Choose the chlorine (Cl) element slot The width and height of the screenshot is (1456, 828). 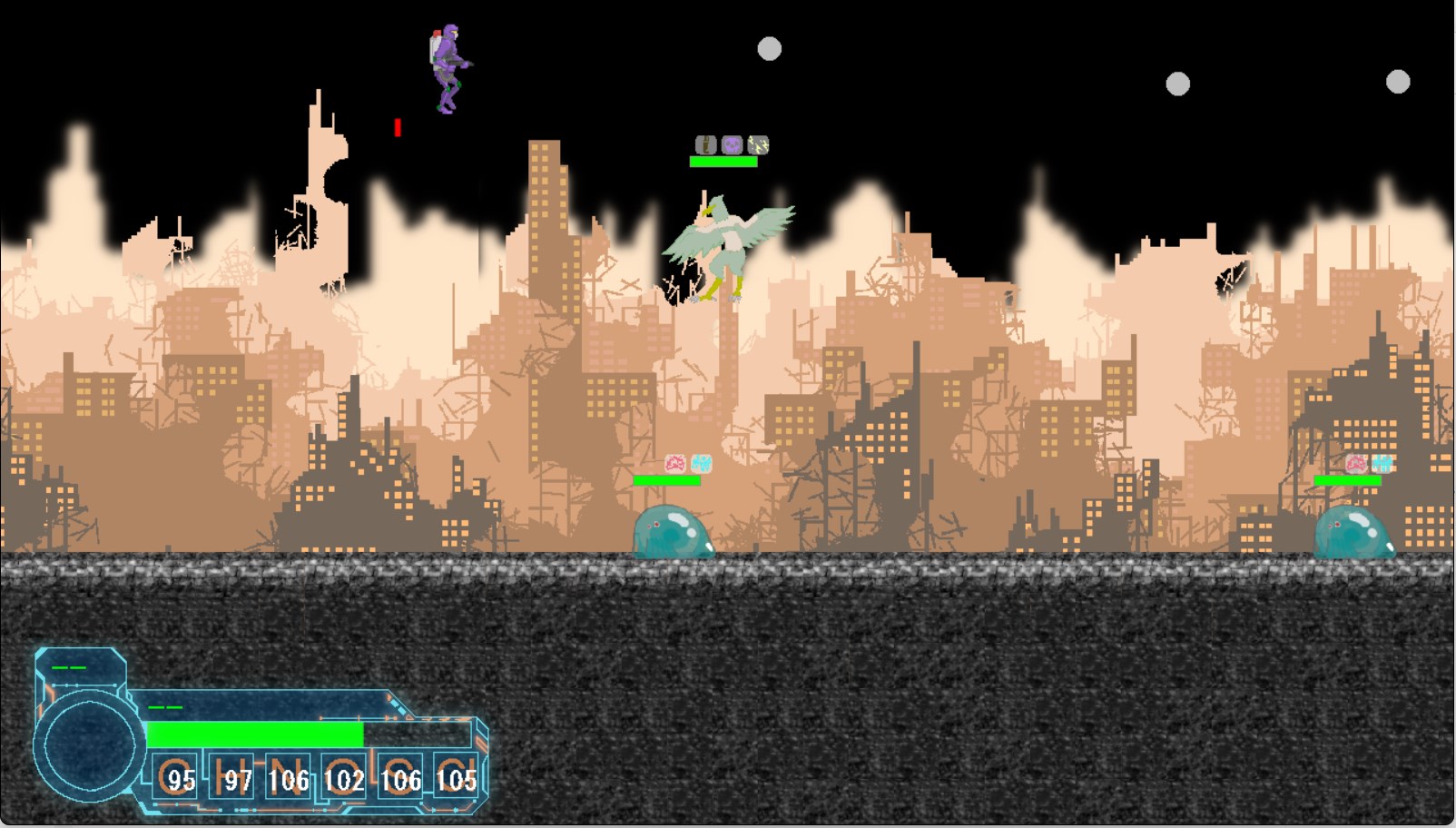tap(456, 778)
